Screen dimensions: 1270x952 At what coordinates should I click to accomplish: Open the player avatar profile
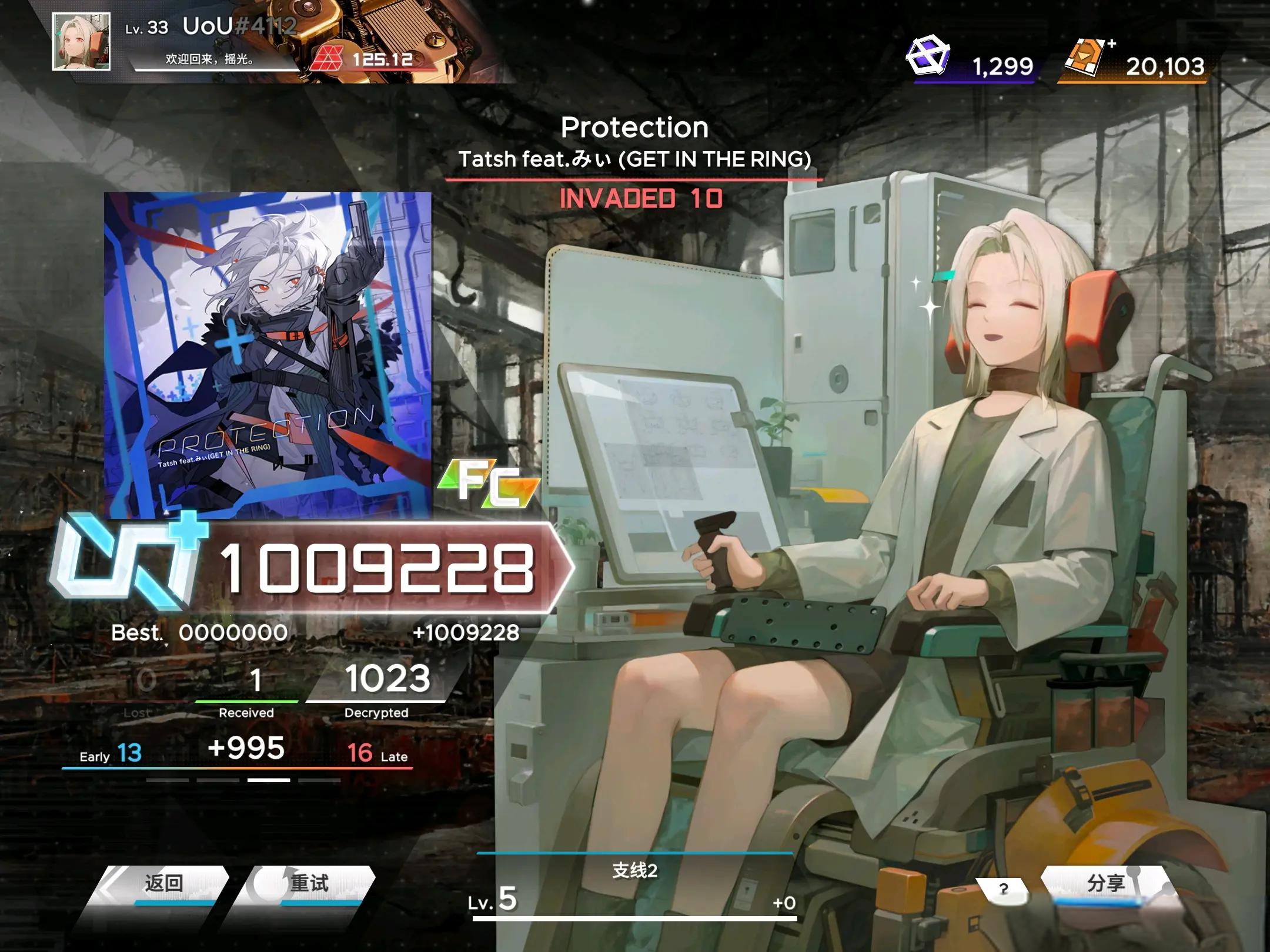pyautogui.click(x=81, y=42)
